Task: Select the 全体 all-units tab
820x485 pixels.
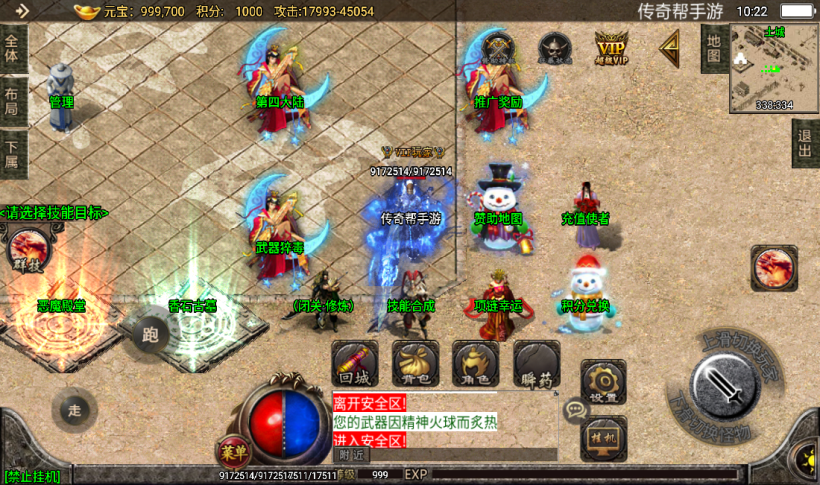Action: pos(12,48)
